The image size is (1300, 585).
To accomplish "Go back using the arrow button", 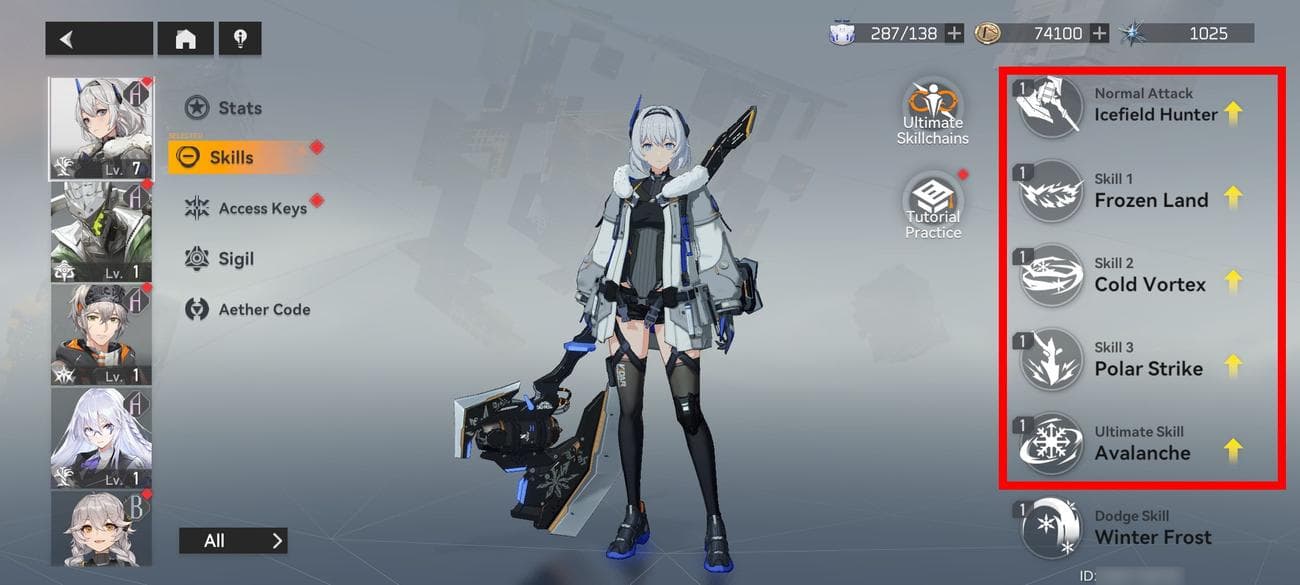I will click(x=98, y=39).
